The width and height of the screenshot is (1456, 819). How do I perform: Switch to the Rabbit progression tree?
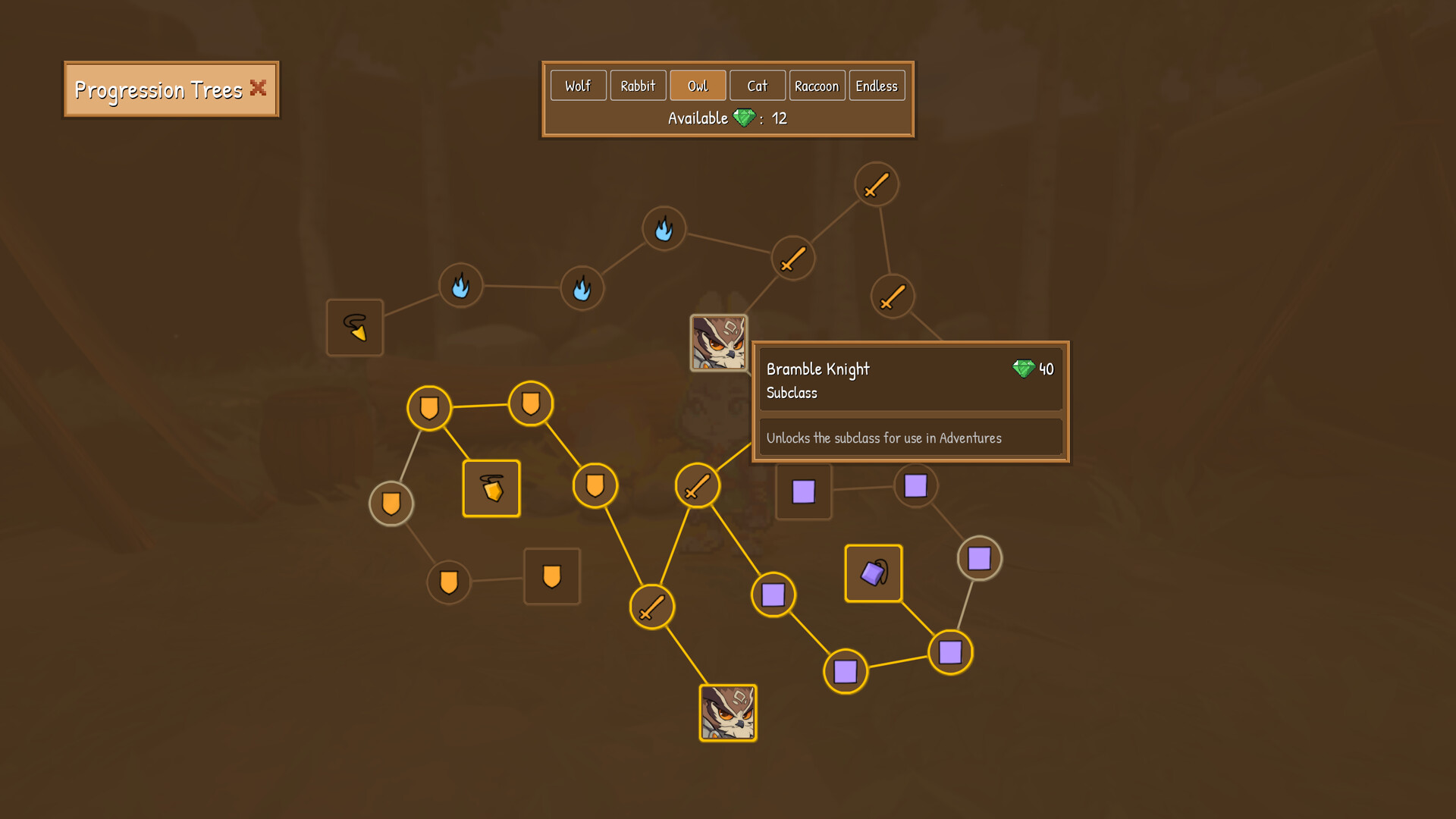click(638, 85)
